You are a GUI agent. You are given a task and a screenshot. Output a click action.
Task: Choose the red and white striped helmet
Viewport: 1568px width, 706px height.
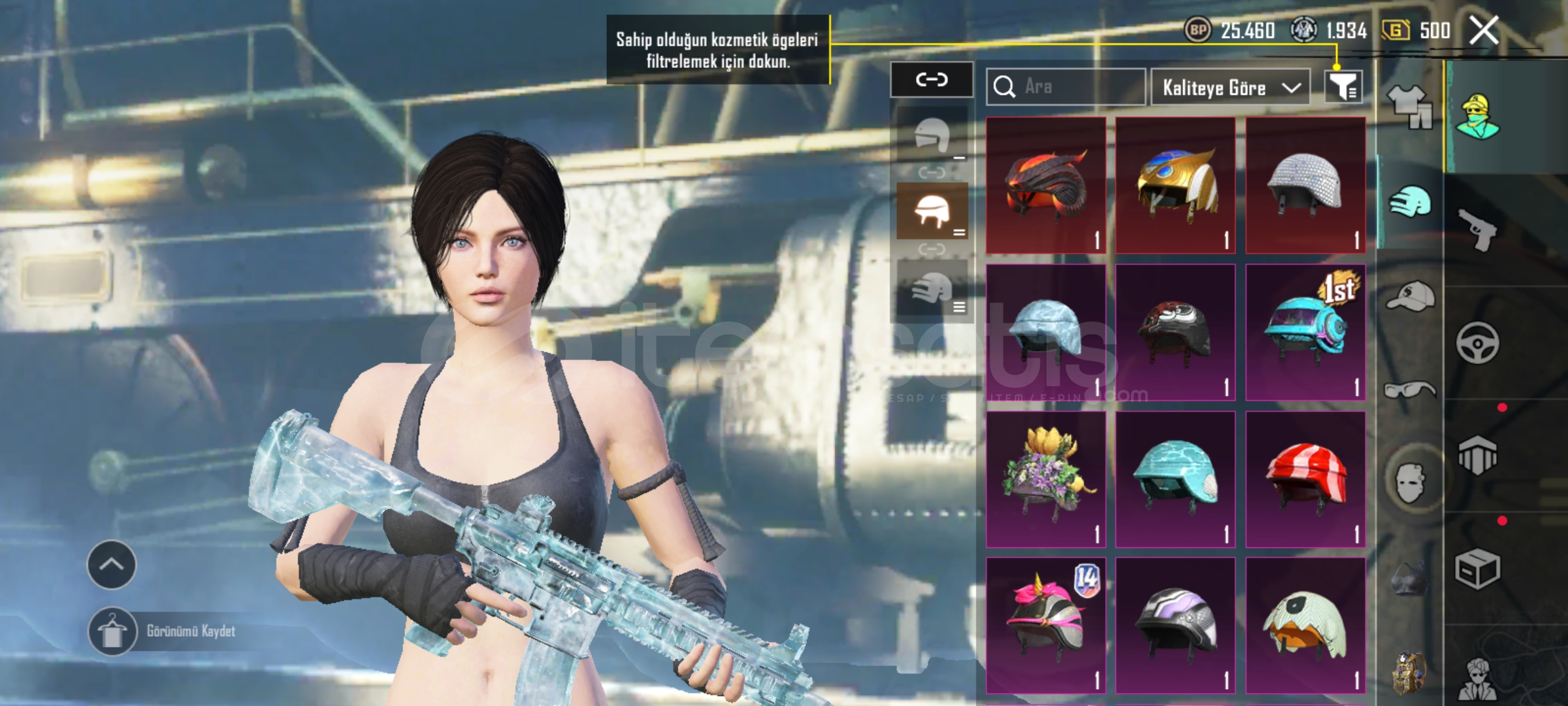1305,479
